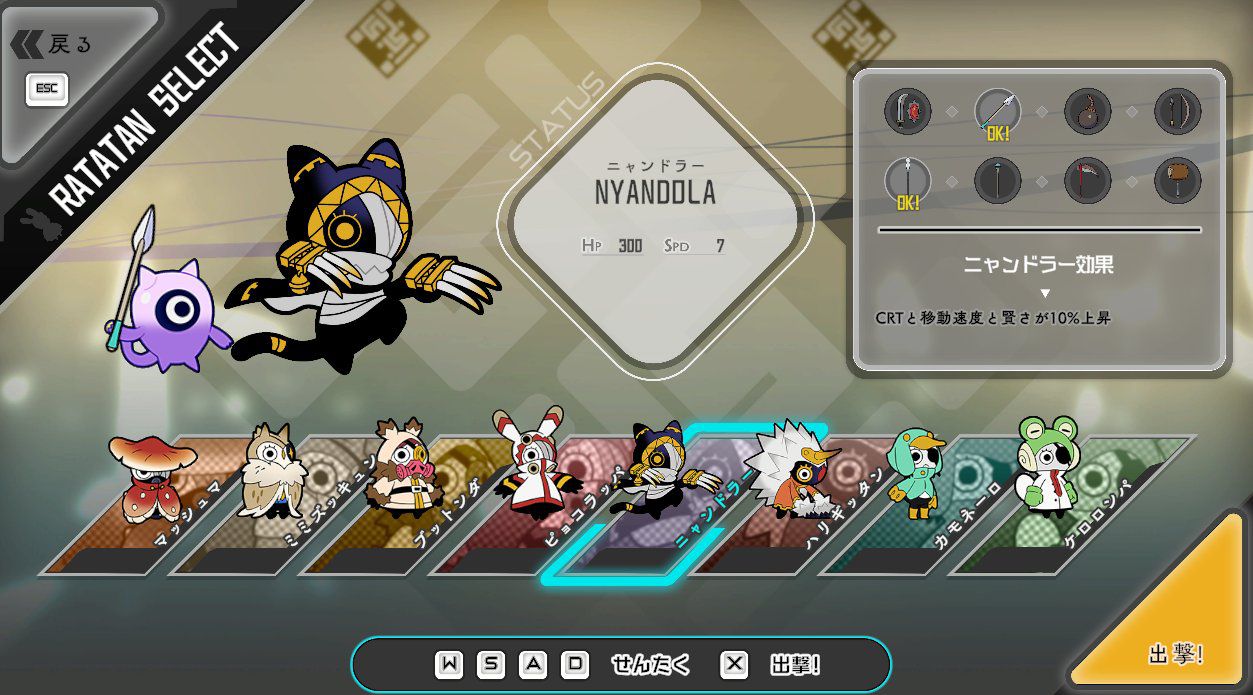Select the scythe weapon icon

(x=1088, y=181)
